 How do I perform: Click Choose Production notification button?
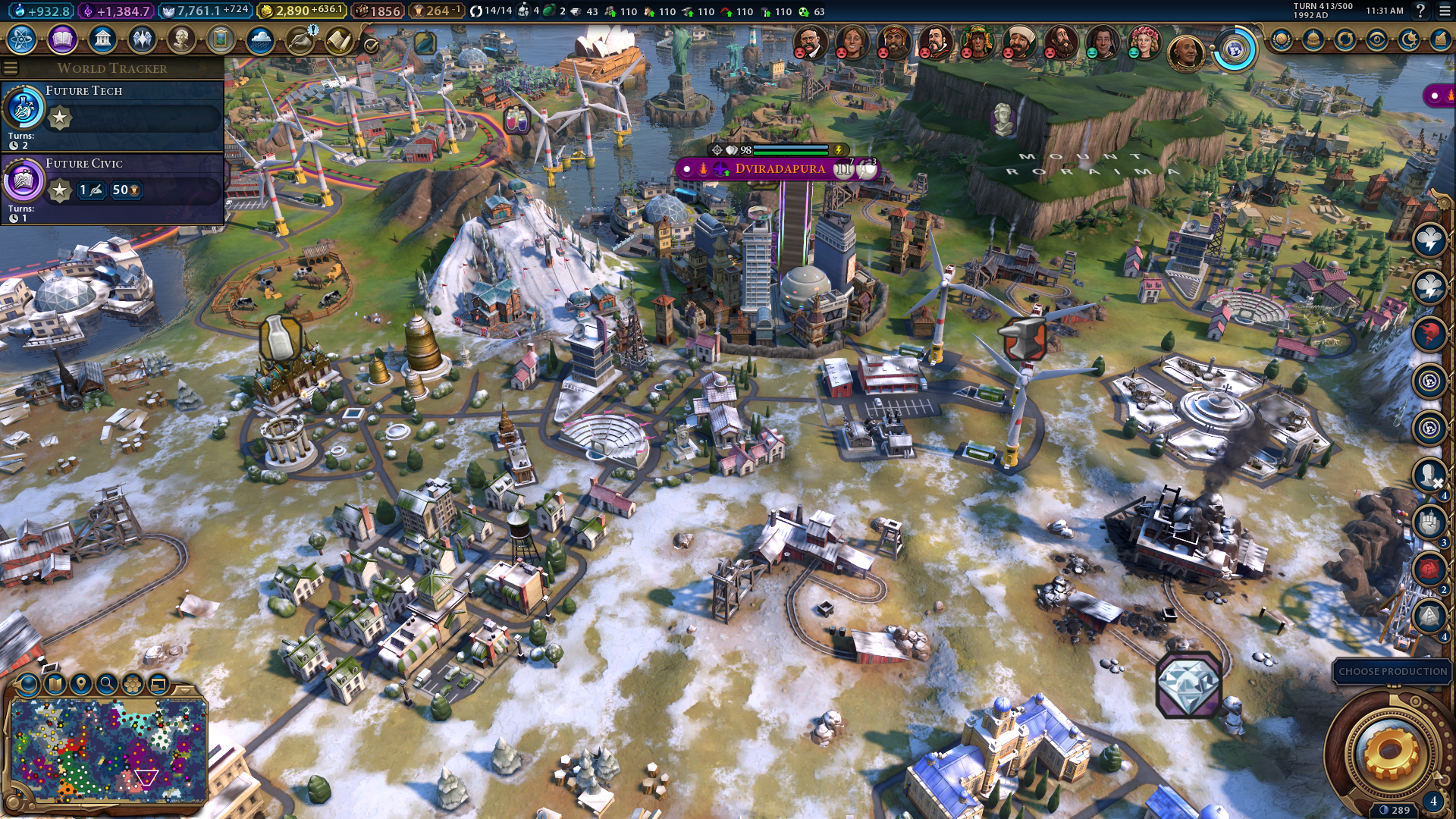1392,672
